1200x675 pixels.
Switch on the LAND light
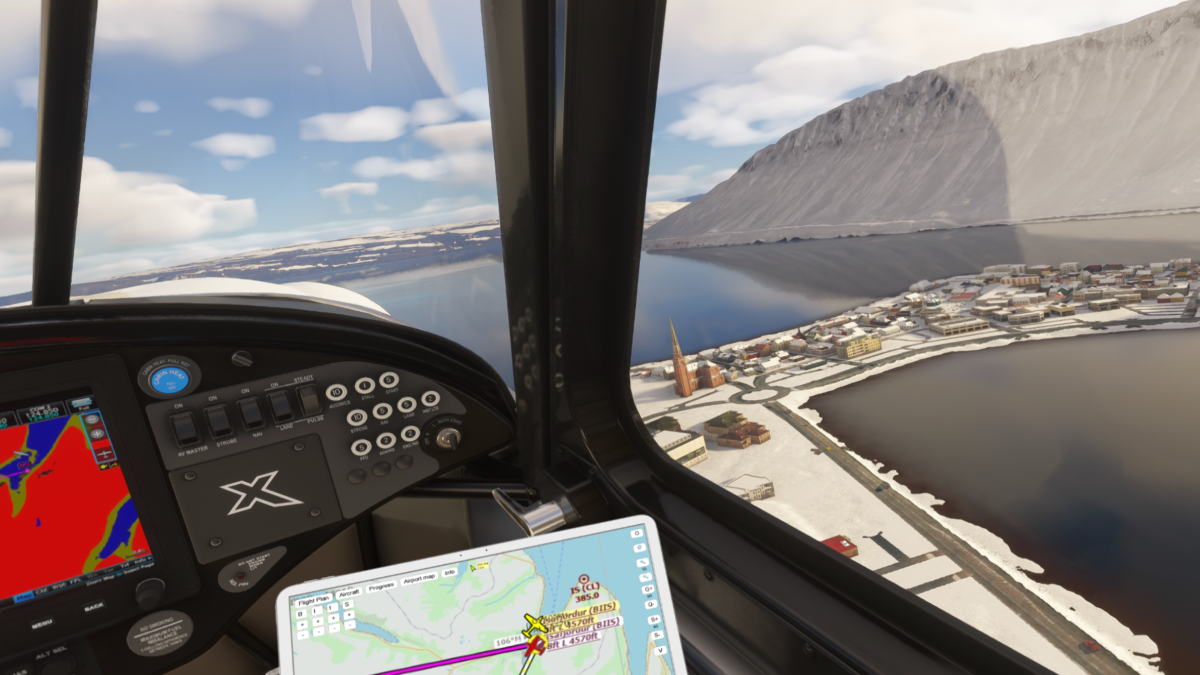[x=281, y=405]
